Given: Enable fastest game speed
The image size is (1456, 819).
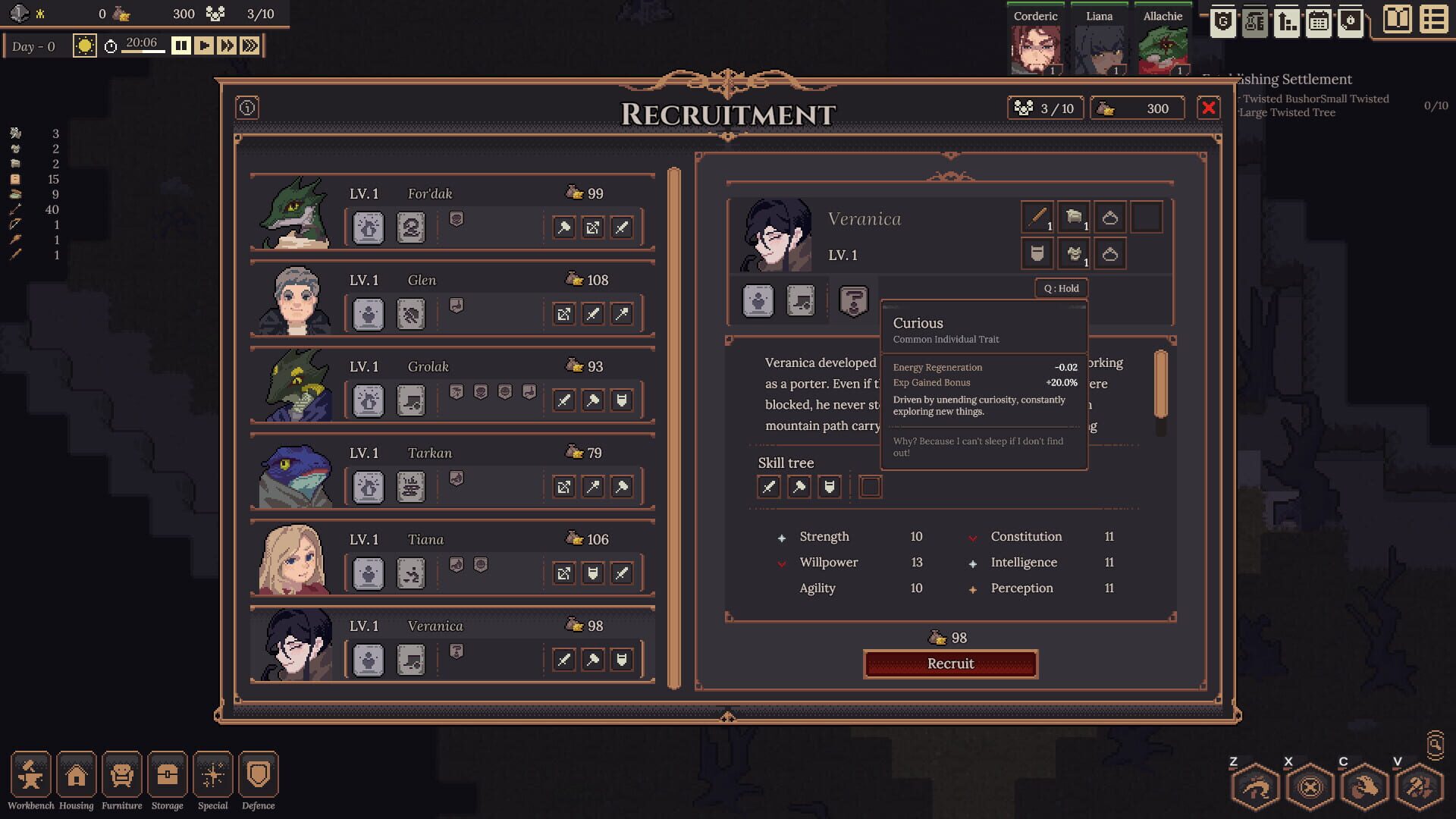Looking at the screenshot, I should (249, 45).
